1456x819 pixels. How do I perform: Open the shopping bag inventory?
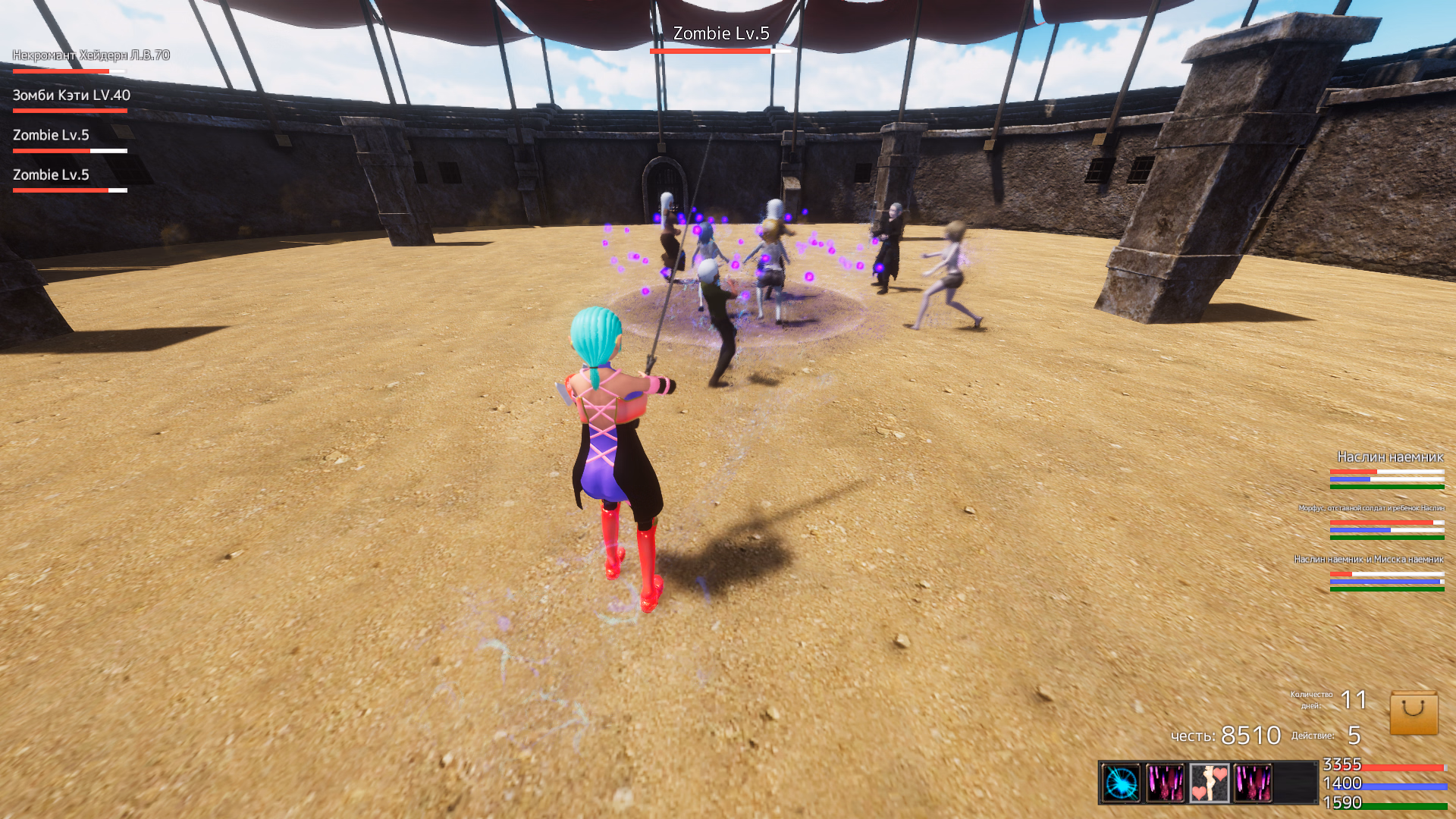click(x=1414, y=713)
